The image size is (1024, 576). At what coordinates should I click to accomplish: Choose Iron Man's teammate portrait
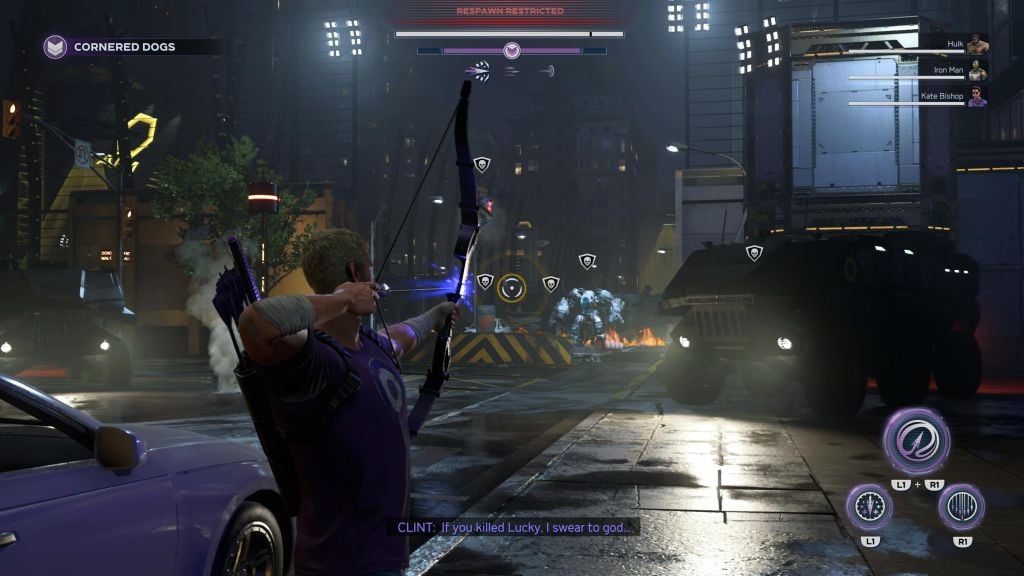977,71
